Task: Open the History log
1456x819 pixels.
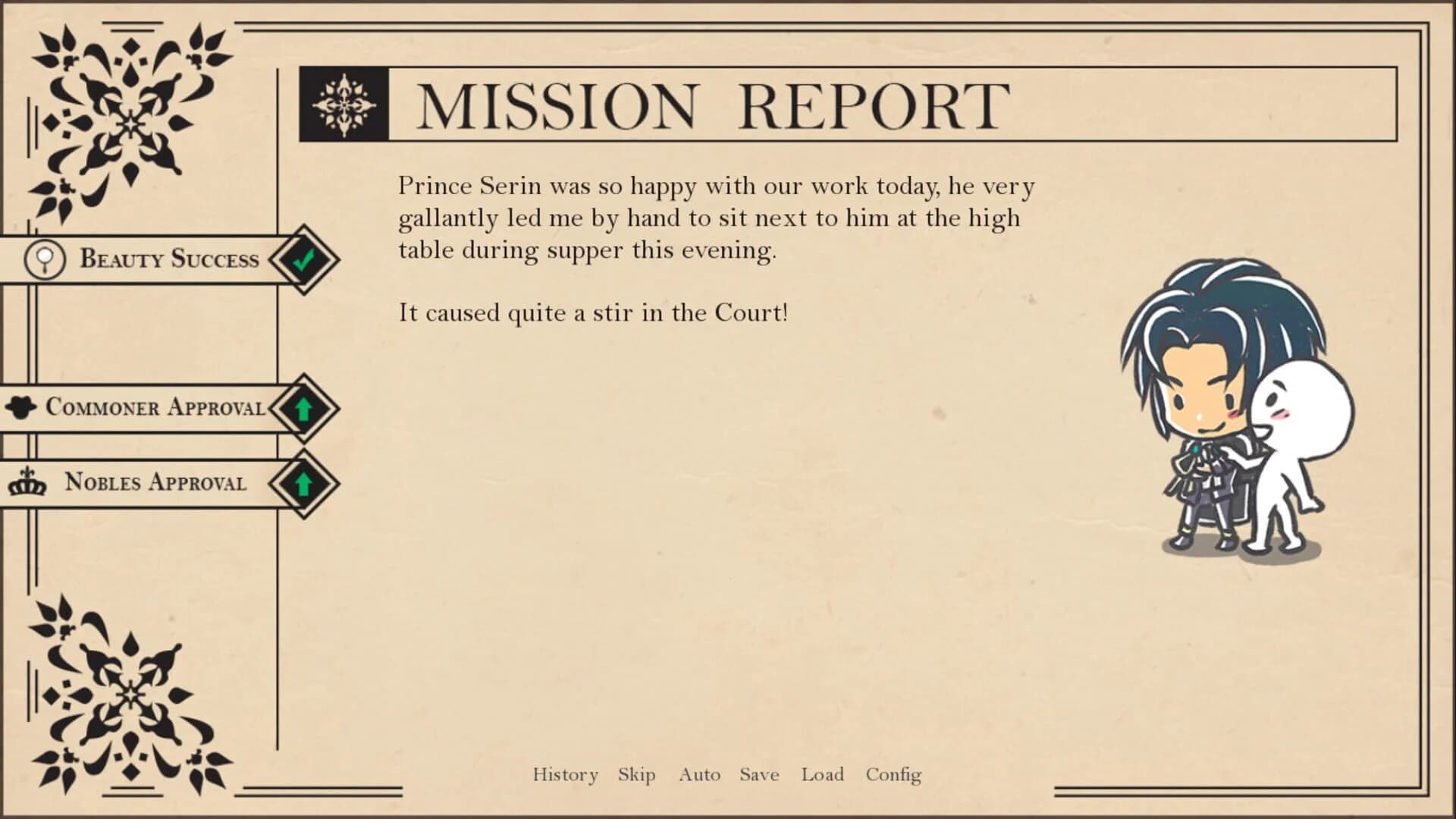Action: tap(564, 774)
